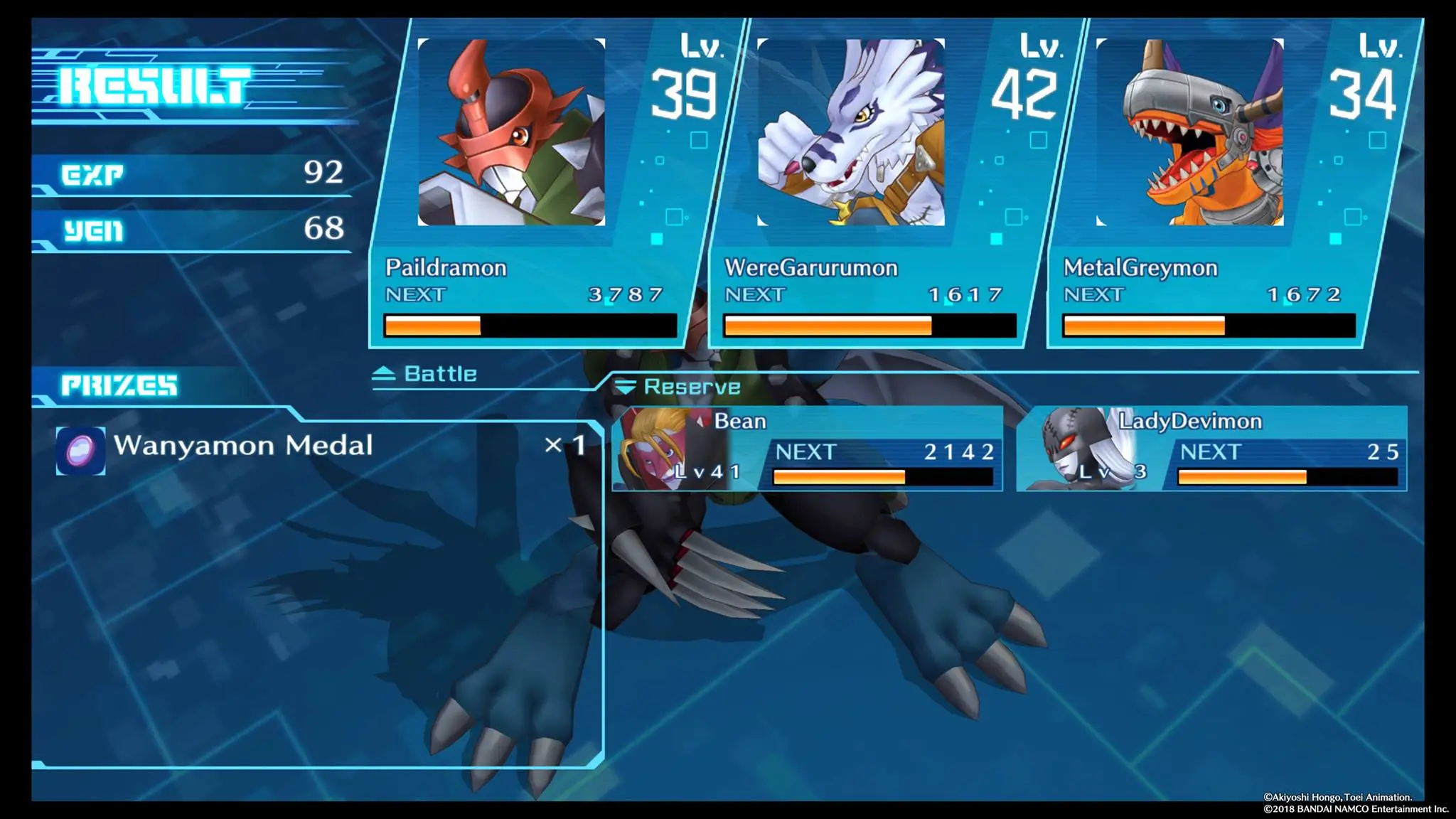Viewport: 1456px width, 819px height.
Task: Switch to the Reserve tab
Action: (x=690, y=388)
